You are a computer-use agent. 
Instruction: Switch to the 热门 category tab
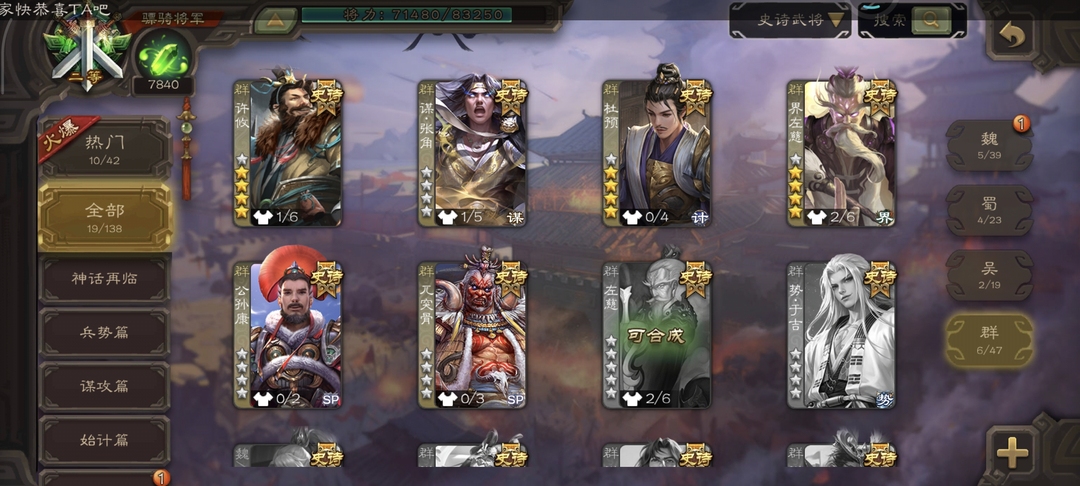pos(104,148)
